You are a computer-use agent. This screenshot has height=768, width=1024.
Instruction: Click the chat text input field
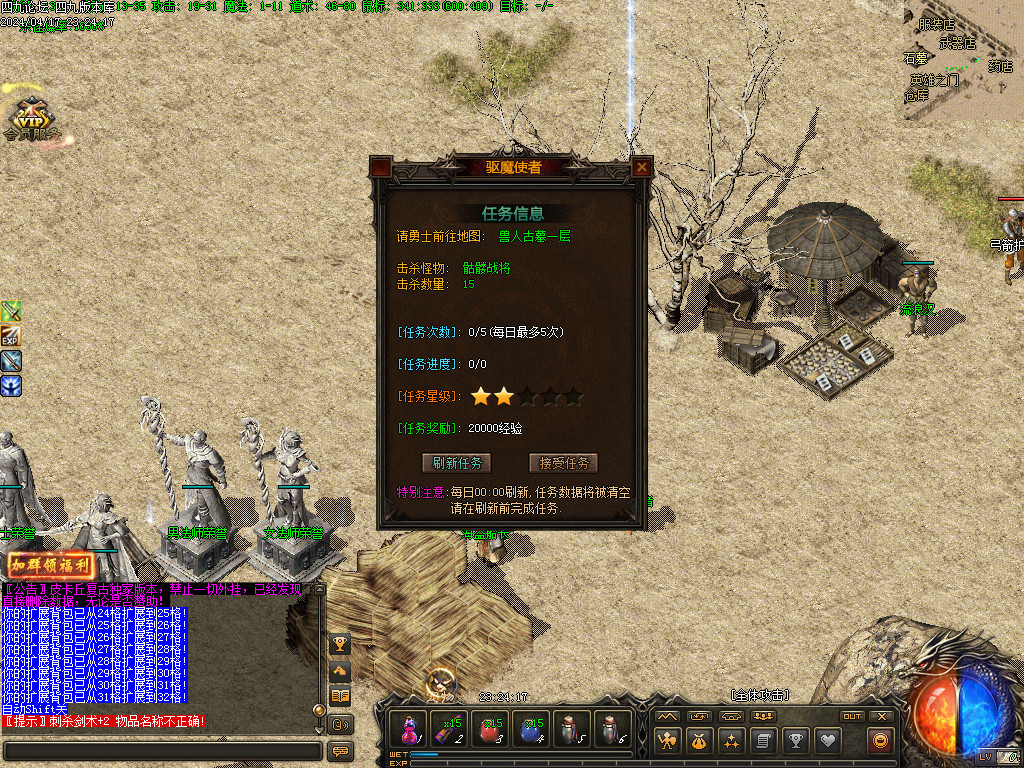pyautogui.click(x=162, y=751)
